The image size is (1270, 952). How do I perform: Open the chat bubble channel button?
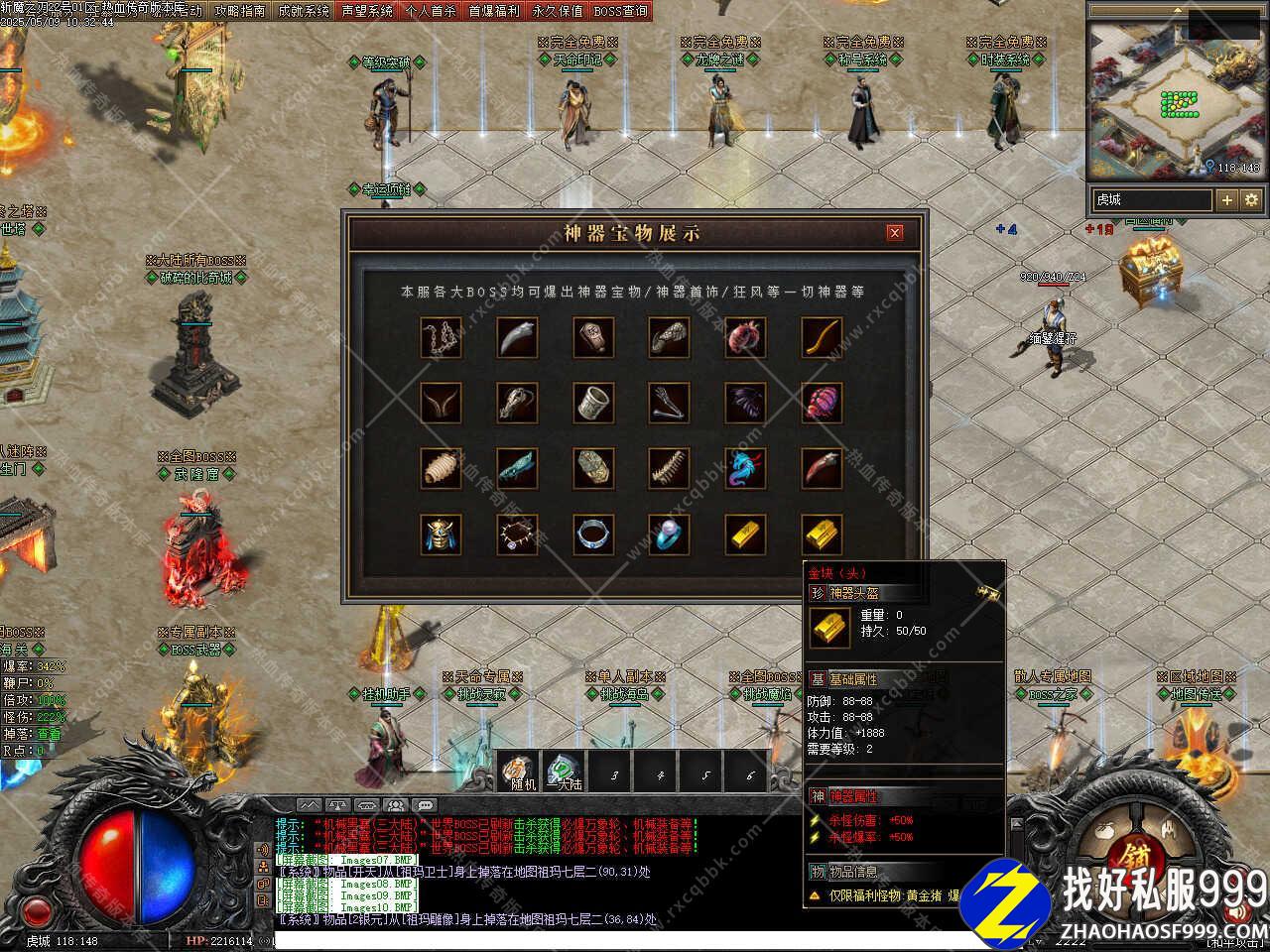[x=426, y=805]
